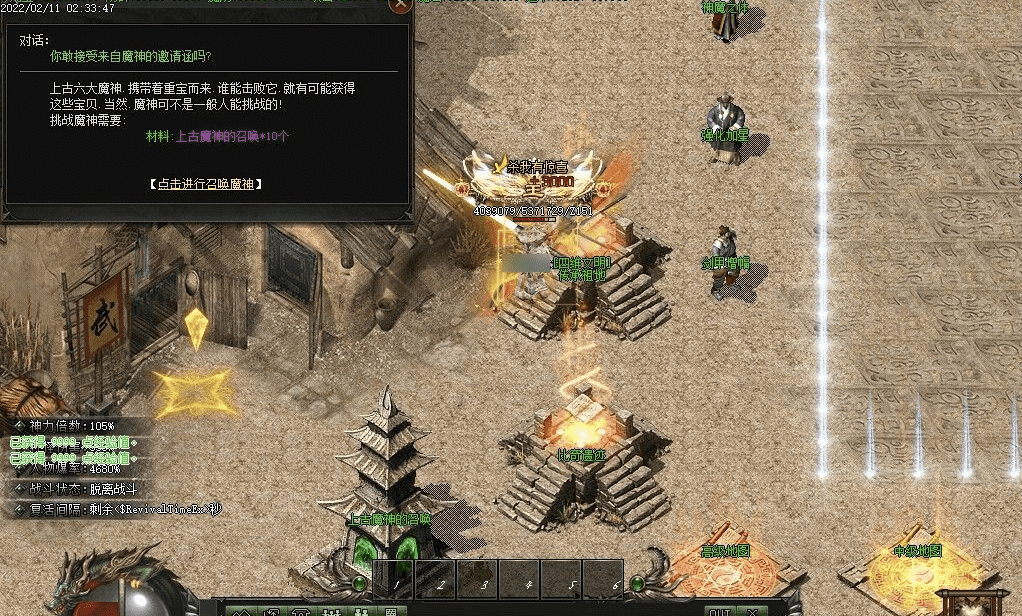The image size is (1022, 616).
Task: Click the OUT button on bottom bar
Action: (x=717, y=610)
